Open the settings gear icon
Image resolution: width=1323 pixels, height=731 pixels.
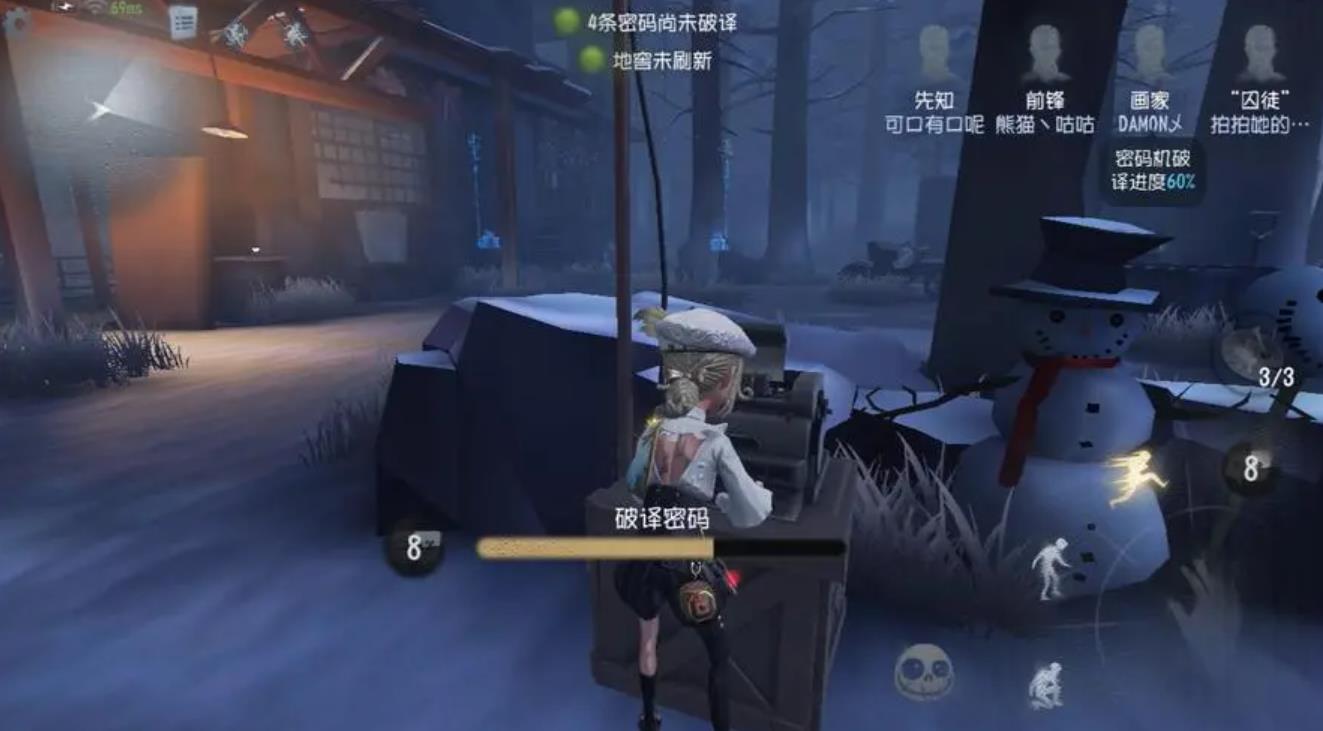(18, 21)
